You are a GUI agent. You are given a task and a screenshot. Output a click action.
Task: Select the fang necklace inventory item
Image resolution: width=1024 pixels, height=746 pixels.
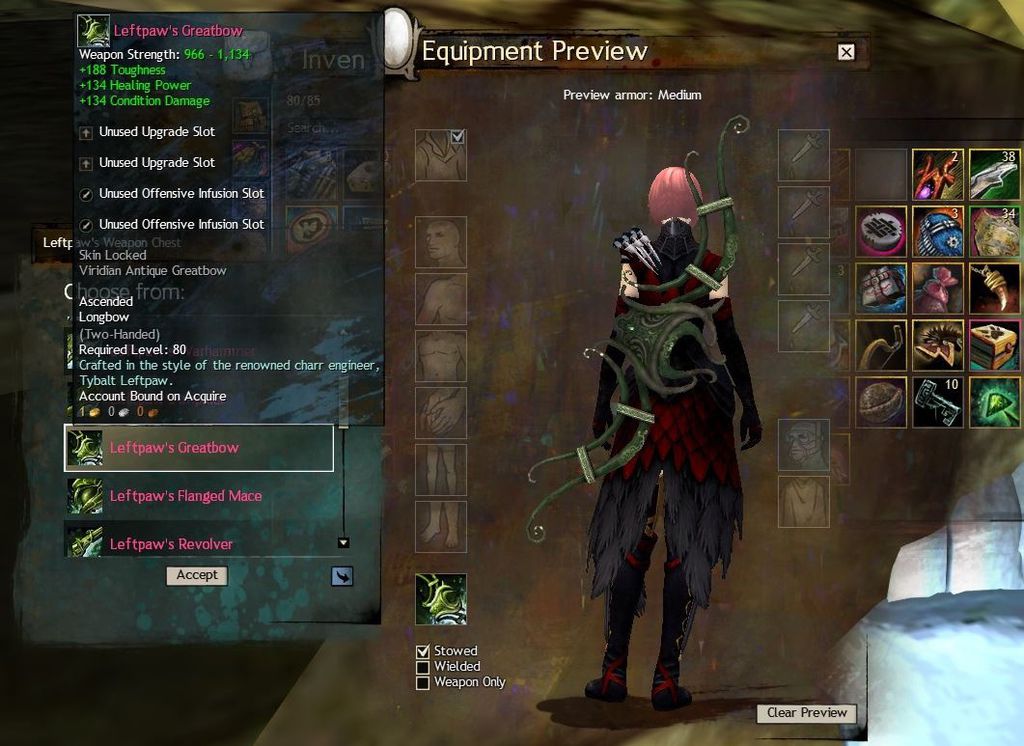tap(994, 288)
